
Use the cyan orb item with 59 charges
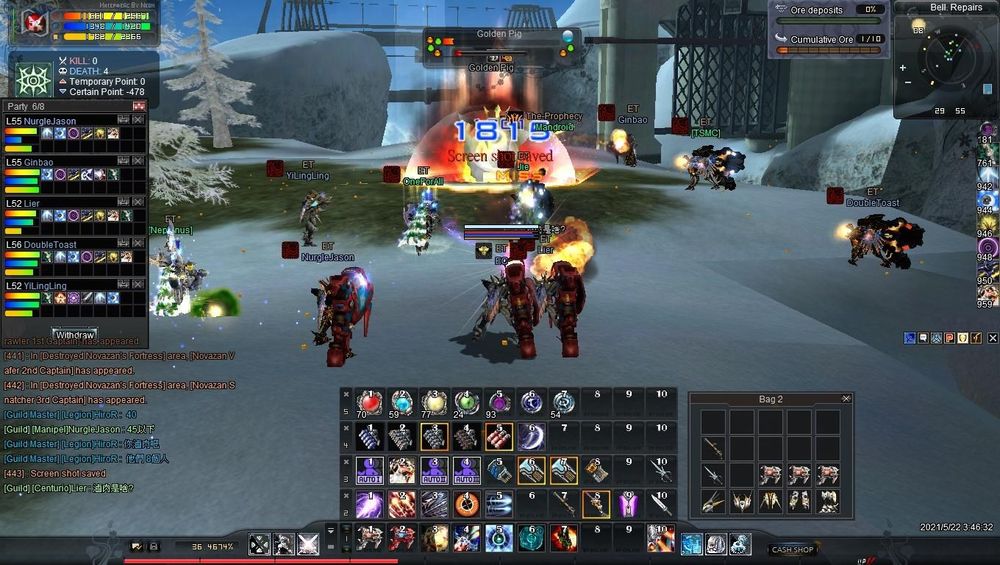click(x=402, y=402)
